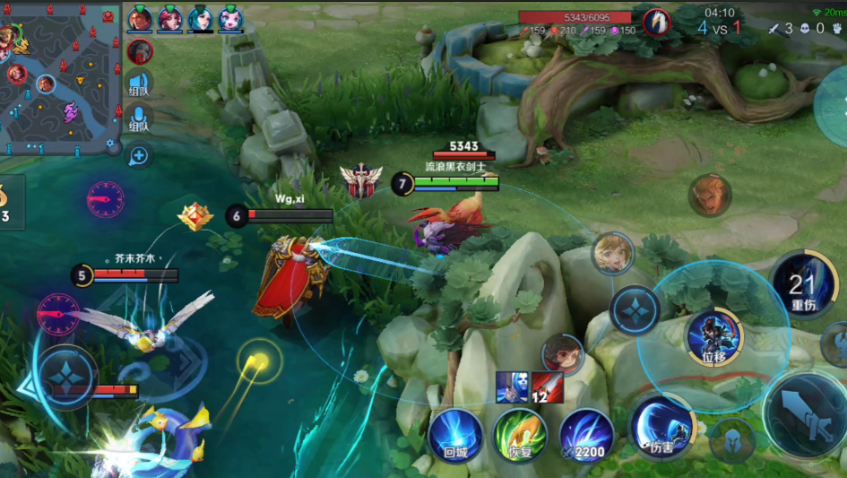Tap the four-point star skill upgrade button

coord(634,309)
